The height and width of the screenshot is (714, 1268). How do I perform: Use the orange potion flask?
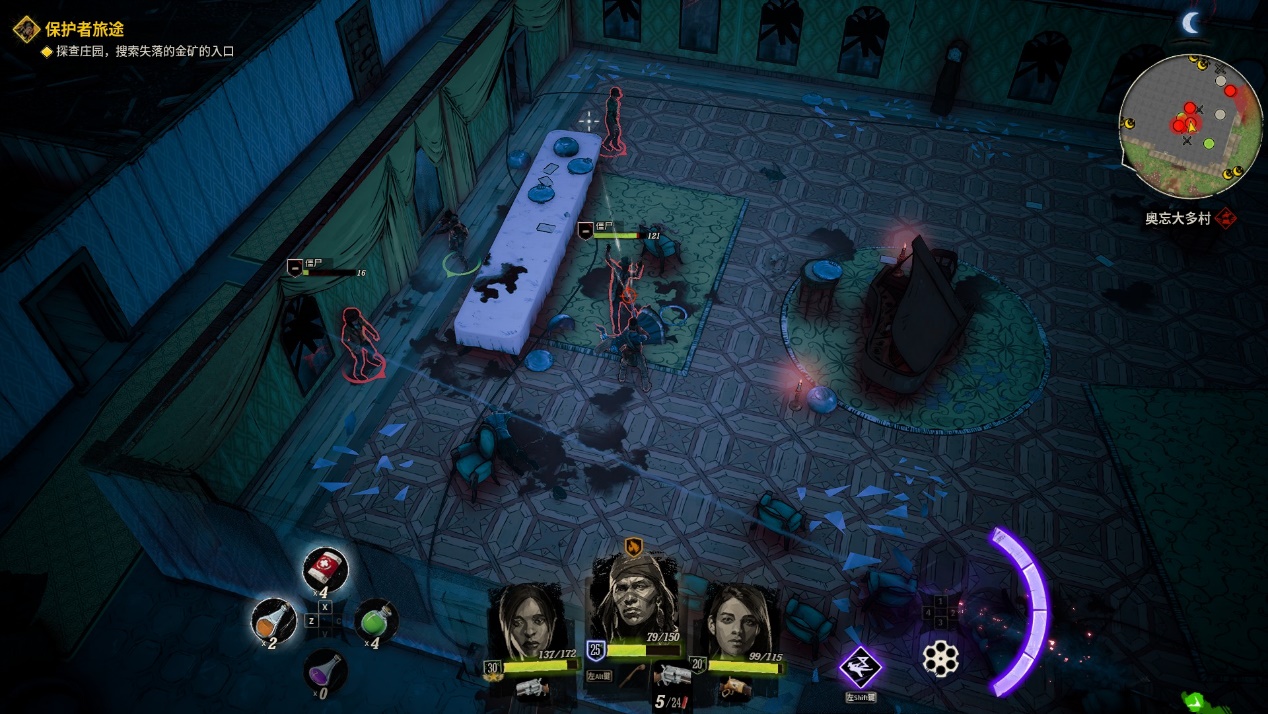[x=273, y=621]
